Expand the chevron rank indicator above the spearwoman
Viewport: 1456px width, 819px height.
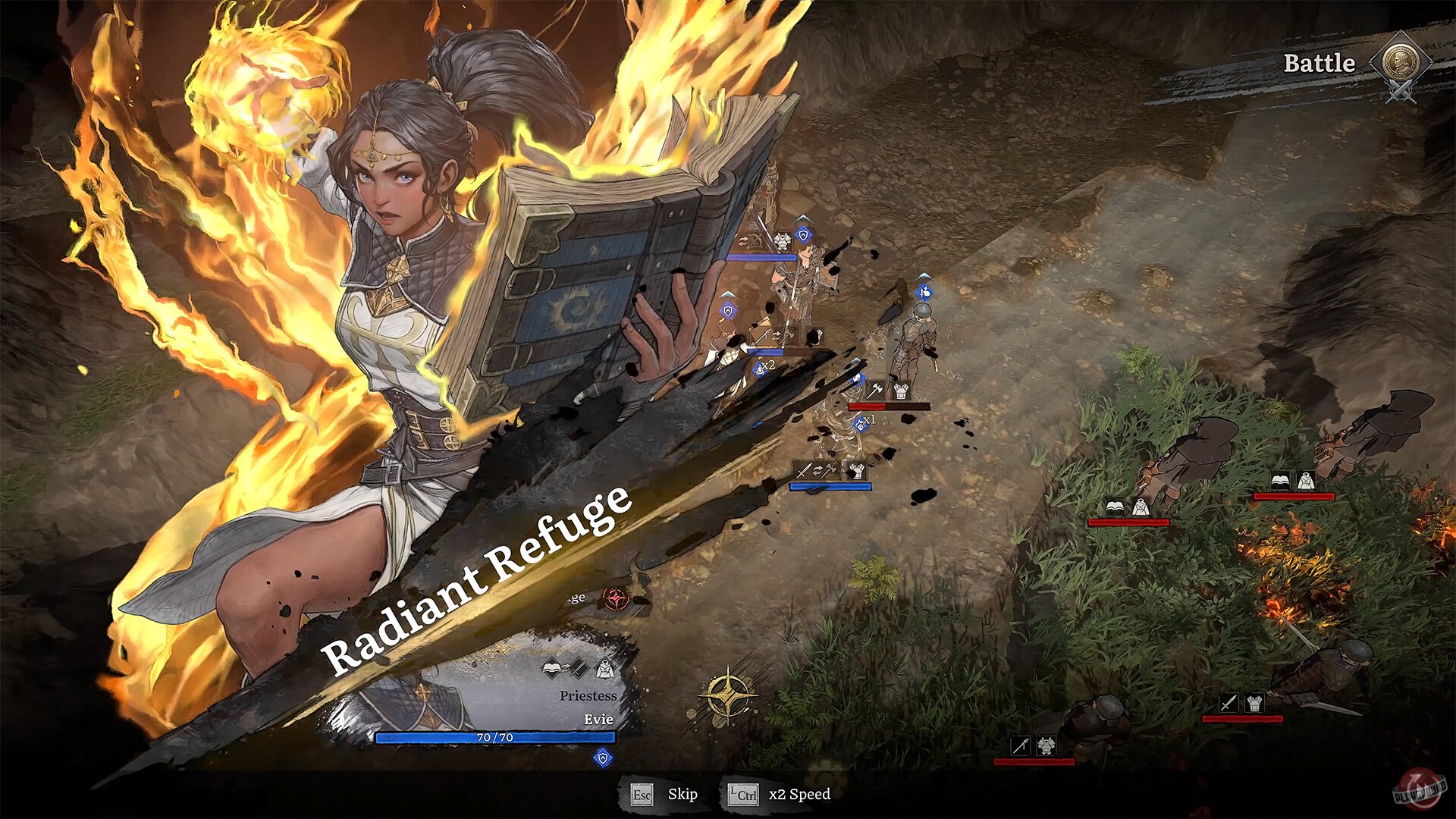[728, 294]
